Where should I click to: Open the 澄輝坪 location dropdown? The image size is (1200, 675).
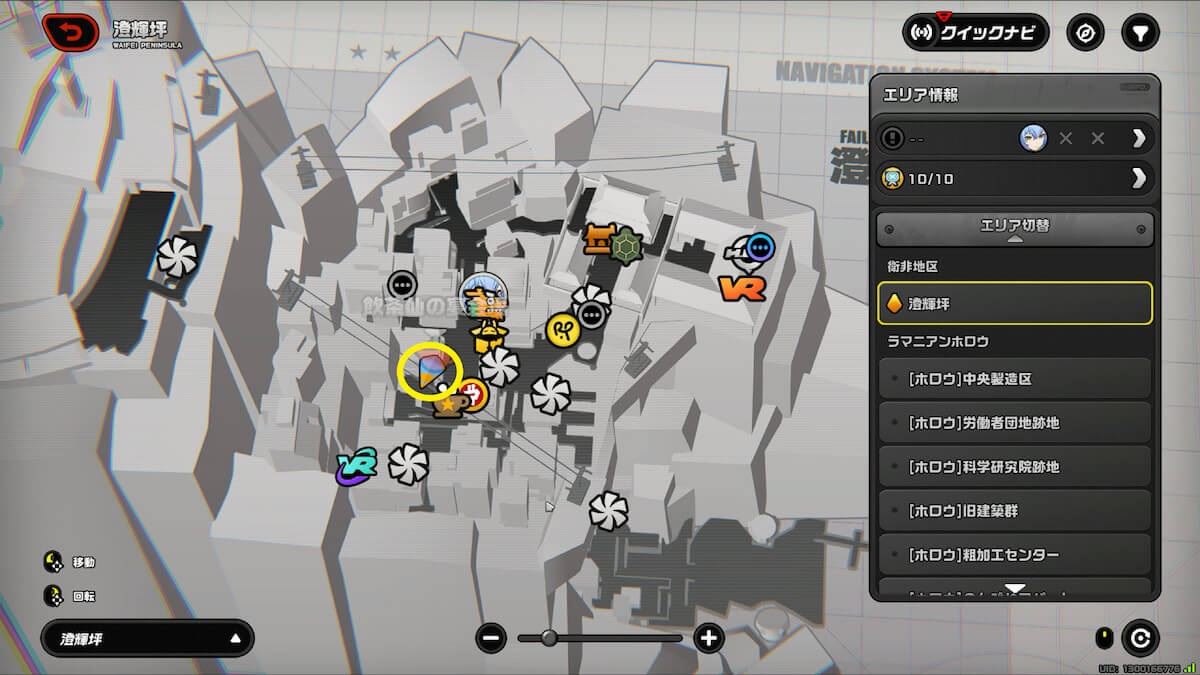[147, 638]
